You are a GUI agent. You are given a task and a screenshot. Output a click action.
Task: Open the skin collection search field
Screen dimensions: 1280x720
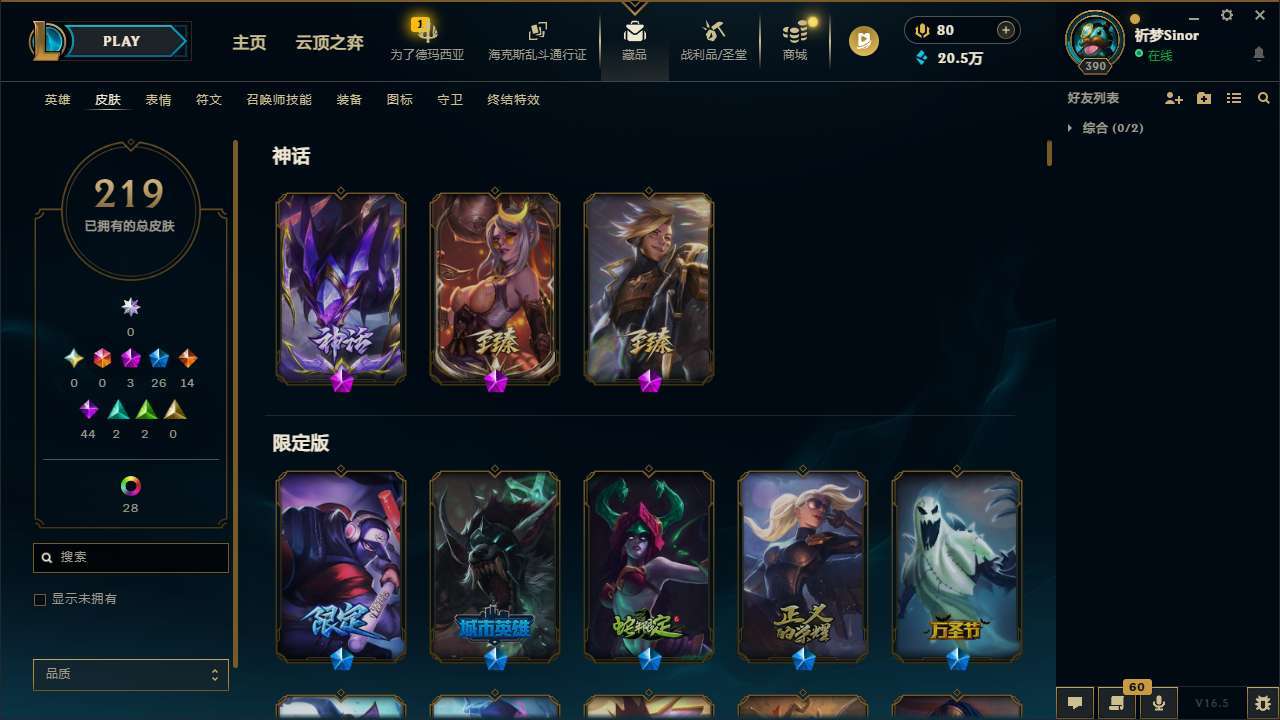130,557
